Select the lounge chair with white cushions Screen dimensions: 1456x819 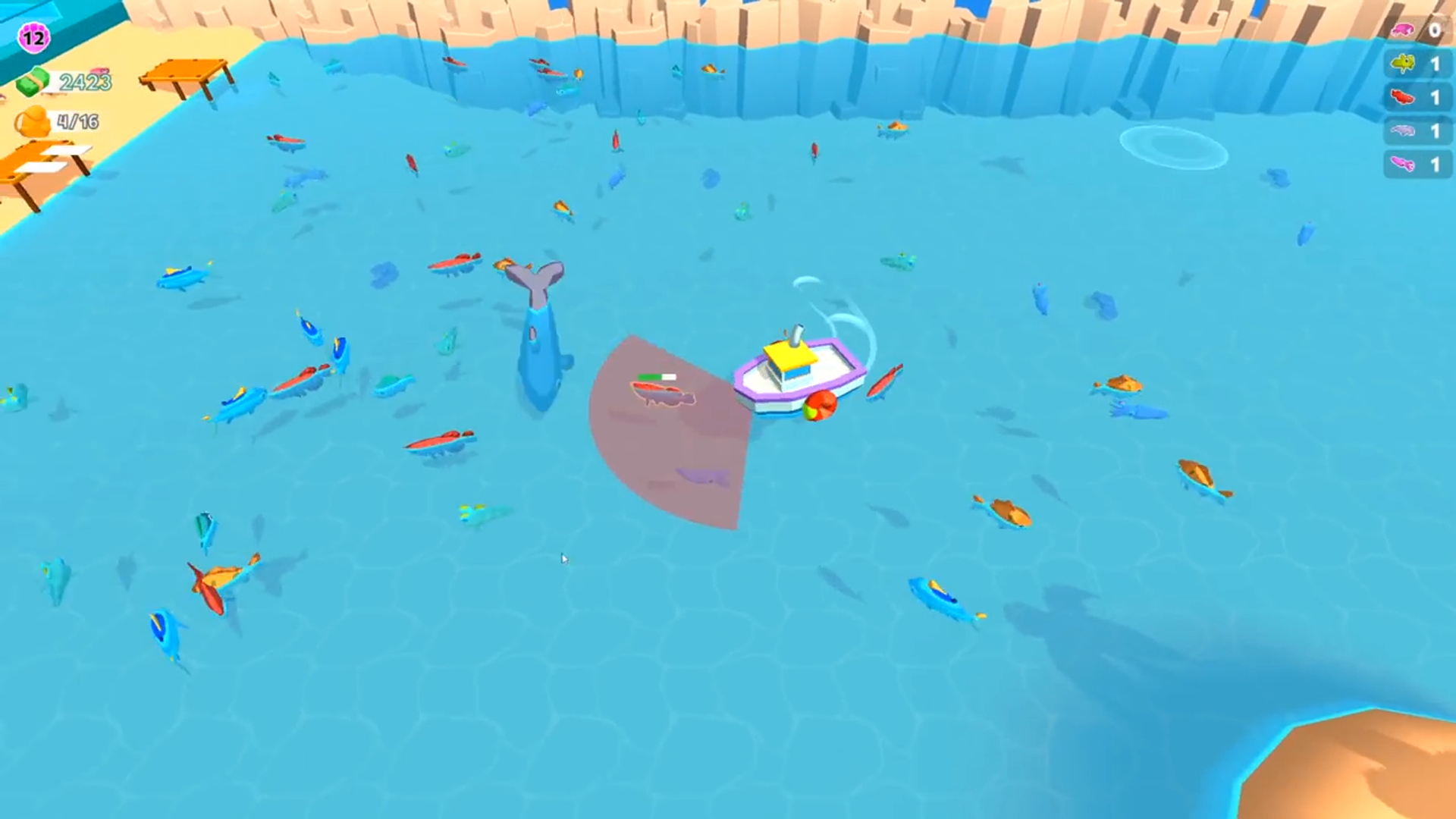(x=45, y=160)
